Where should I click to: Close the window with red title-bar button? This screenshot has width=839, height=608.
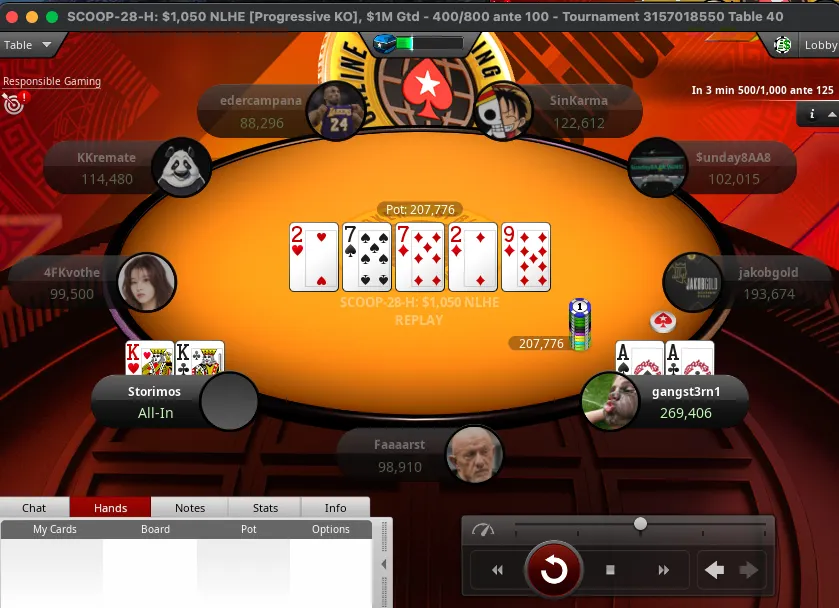coord(12,17)
